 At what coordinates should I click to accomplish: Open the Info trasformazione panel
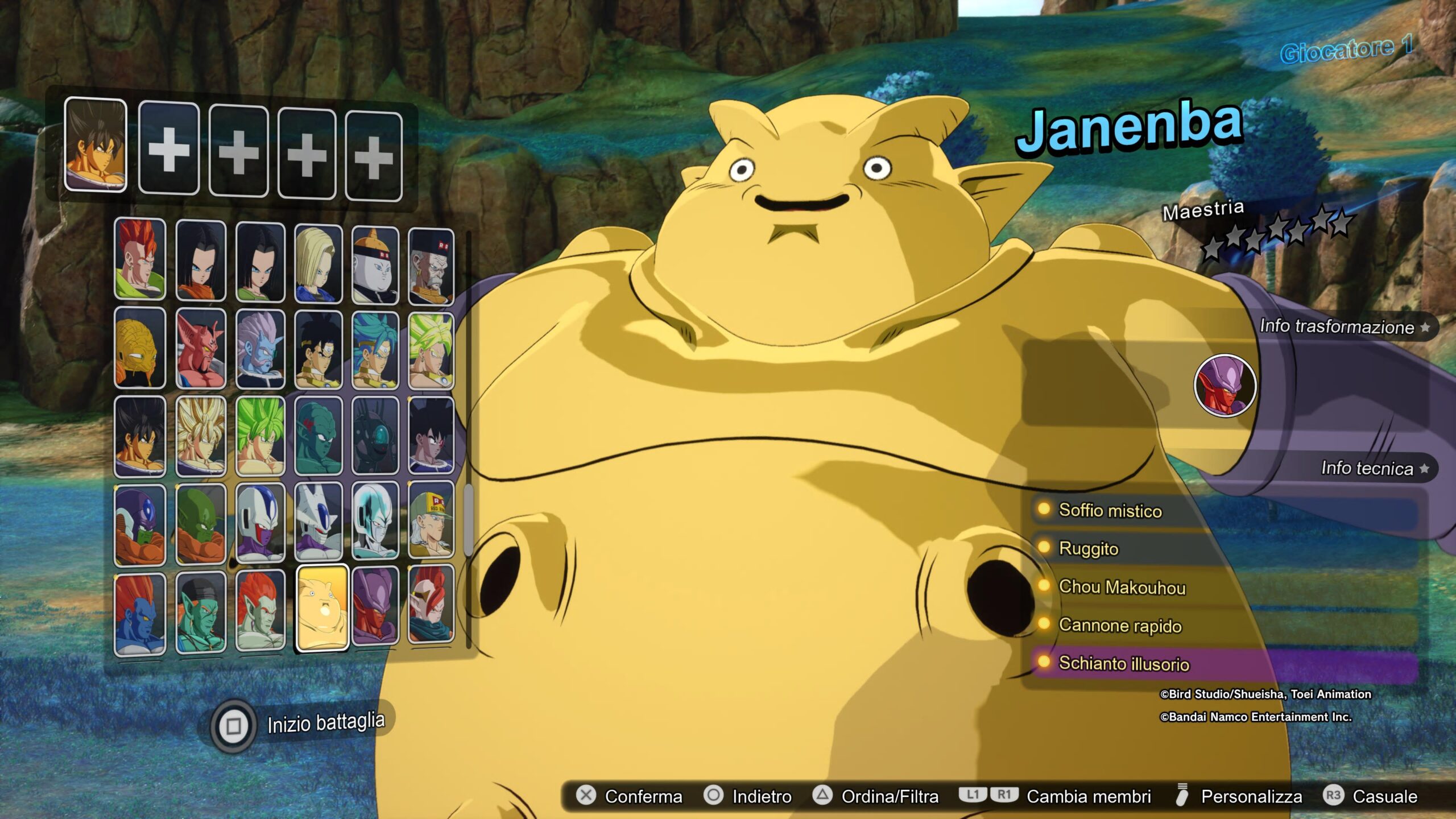point(1343,326)
